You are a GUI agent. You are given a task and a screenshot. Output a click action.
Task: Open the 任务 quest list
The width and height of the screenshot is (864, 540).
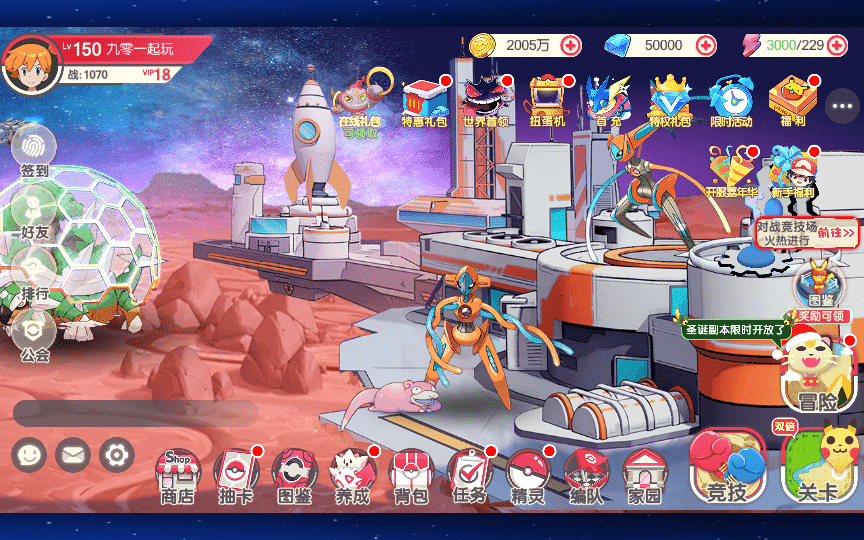tap(469, 474)
